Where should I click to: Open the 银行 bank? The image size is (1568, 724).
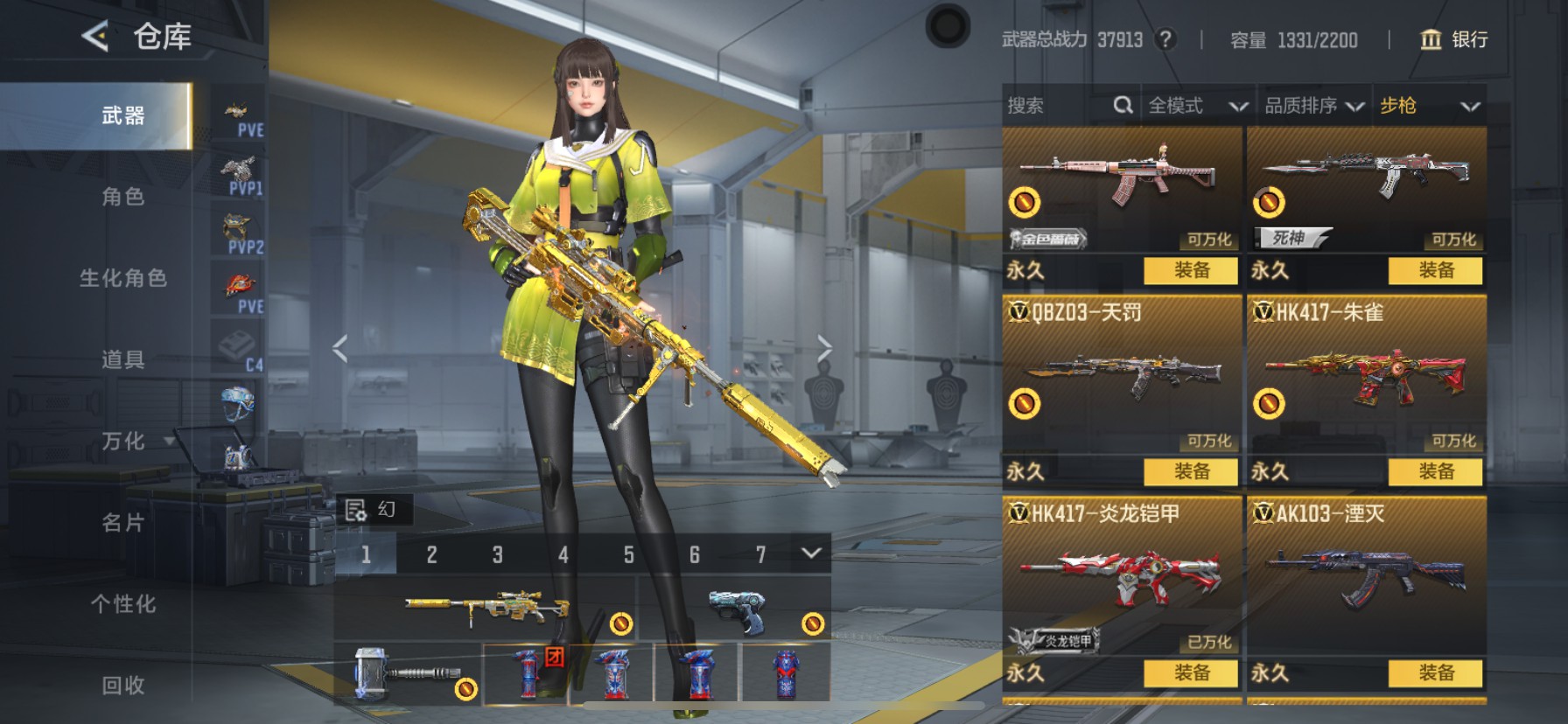[1453, 39]
